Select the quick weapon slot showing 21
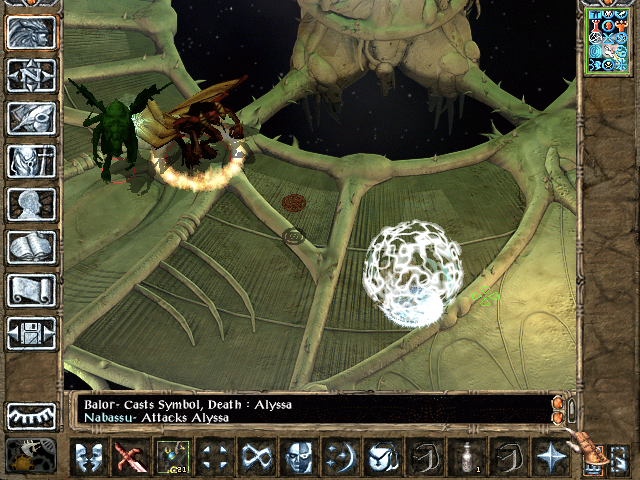The height and width of the screenshot is (480, 640). tap(172, 457)
